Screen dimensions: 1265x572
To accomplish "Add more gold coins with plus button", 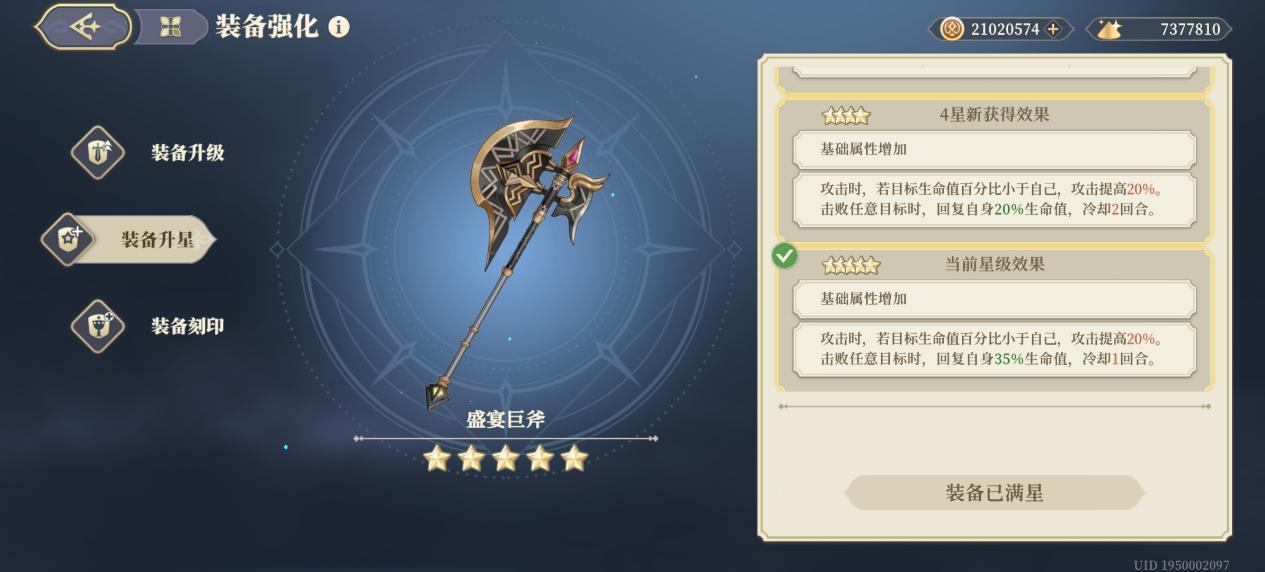I will (x=1053, y=29).
